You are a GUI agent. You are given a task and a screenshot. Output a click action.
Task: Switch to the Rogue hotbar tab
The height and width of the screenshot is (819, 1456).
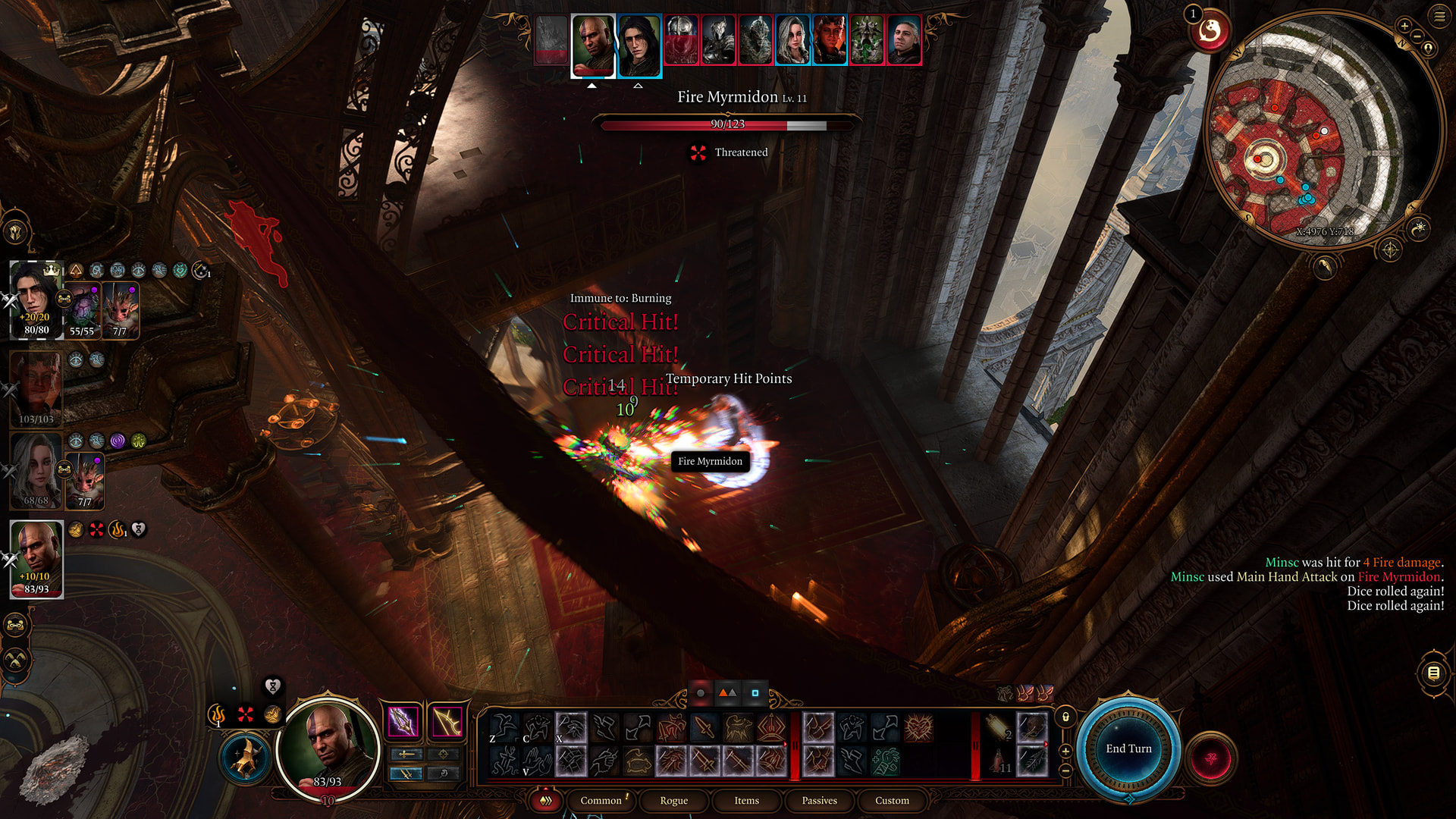tap(673, 800)
